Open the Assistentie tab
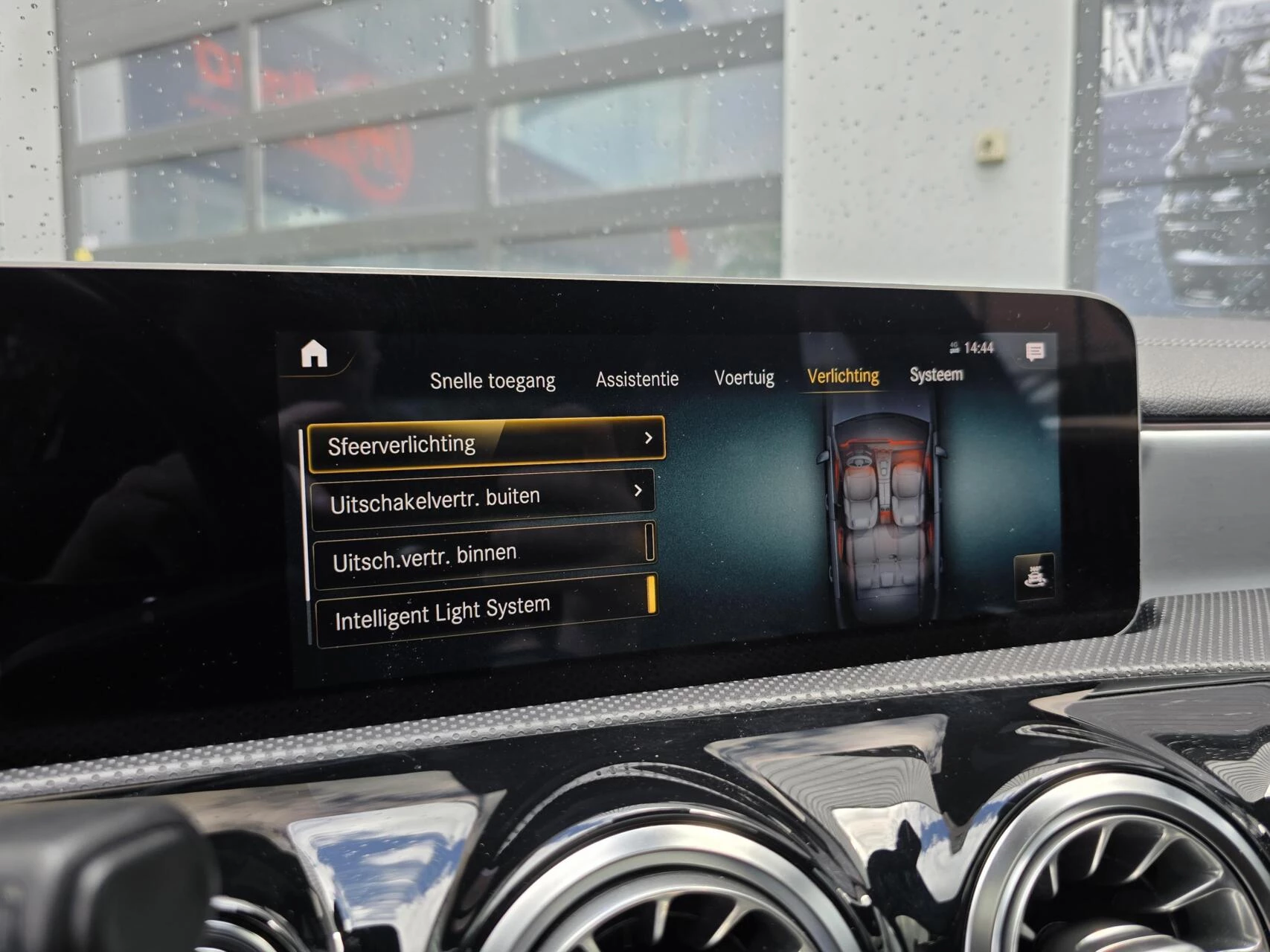1270x952 pixels. [637, 379]
